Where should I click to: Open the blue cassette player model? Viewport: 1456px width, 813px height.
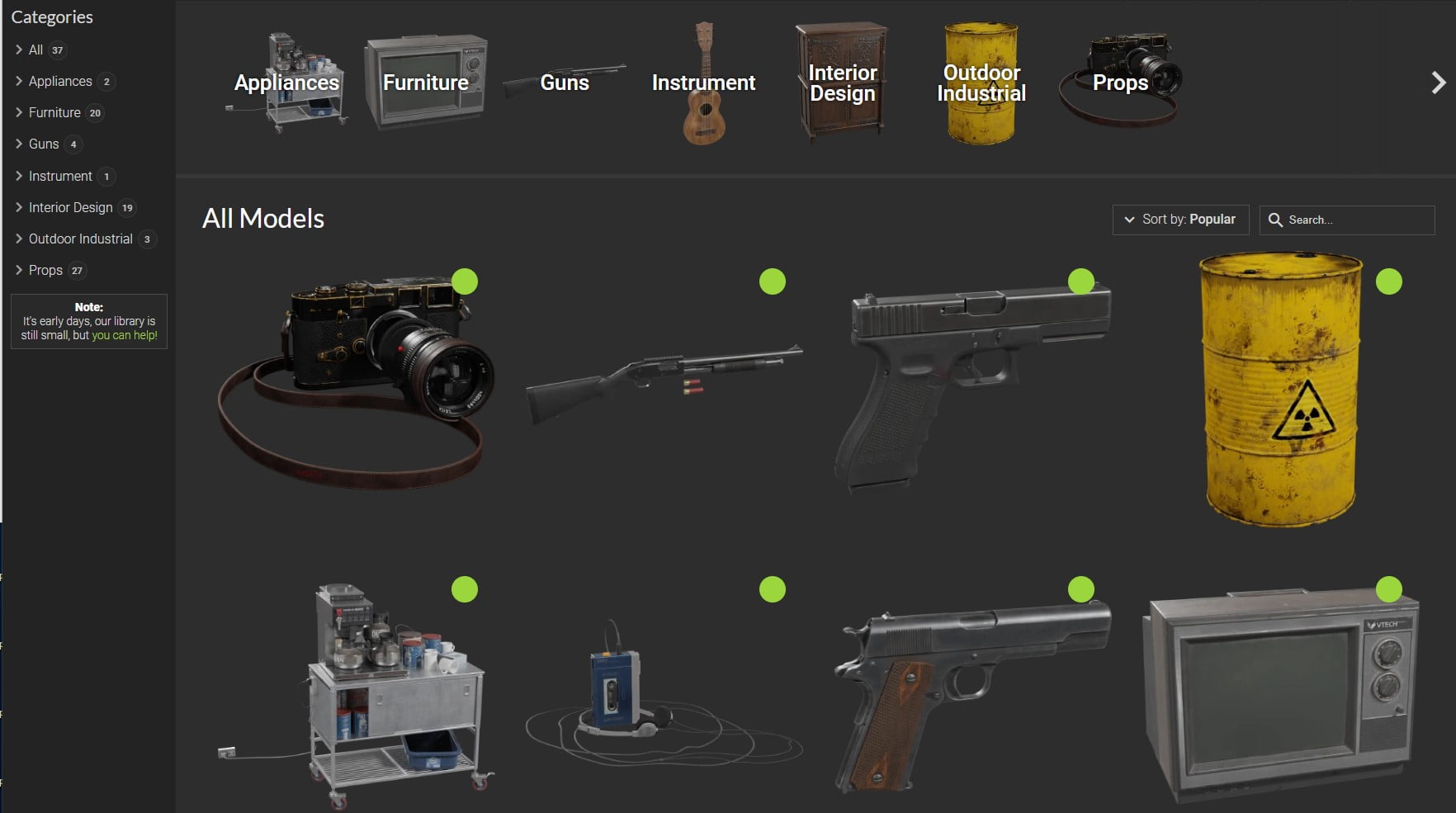(615, 689)
